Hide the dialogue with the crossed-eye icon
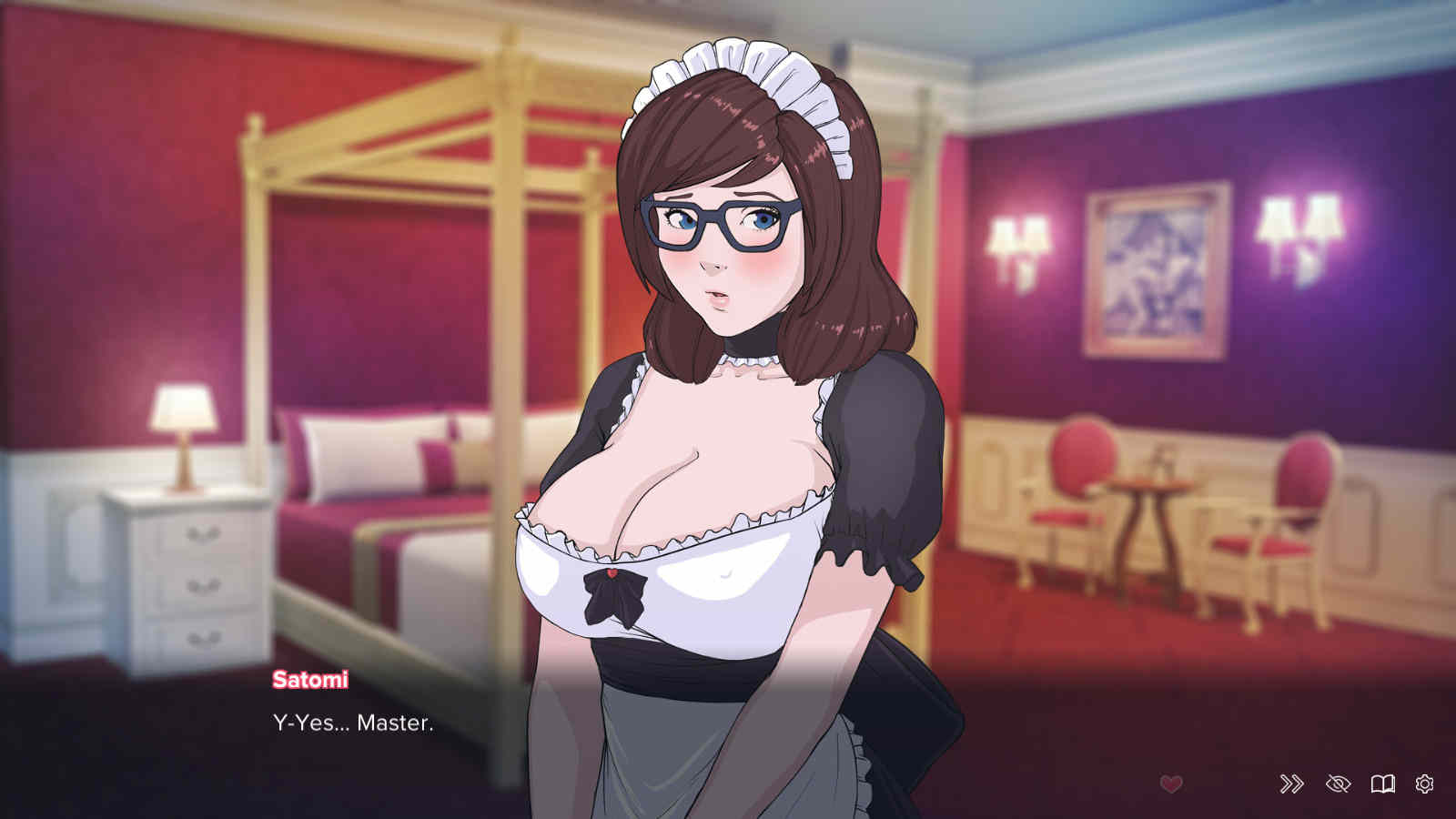This screenshot has height=819, width=1456. click(1338, 784)
